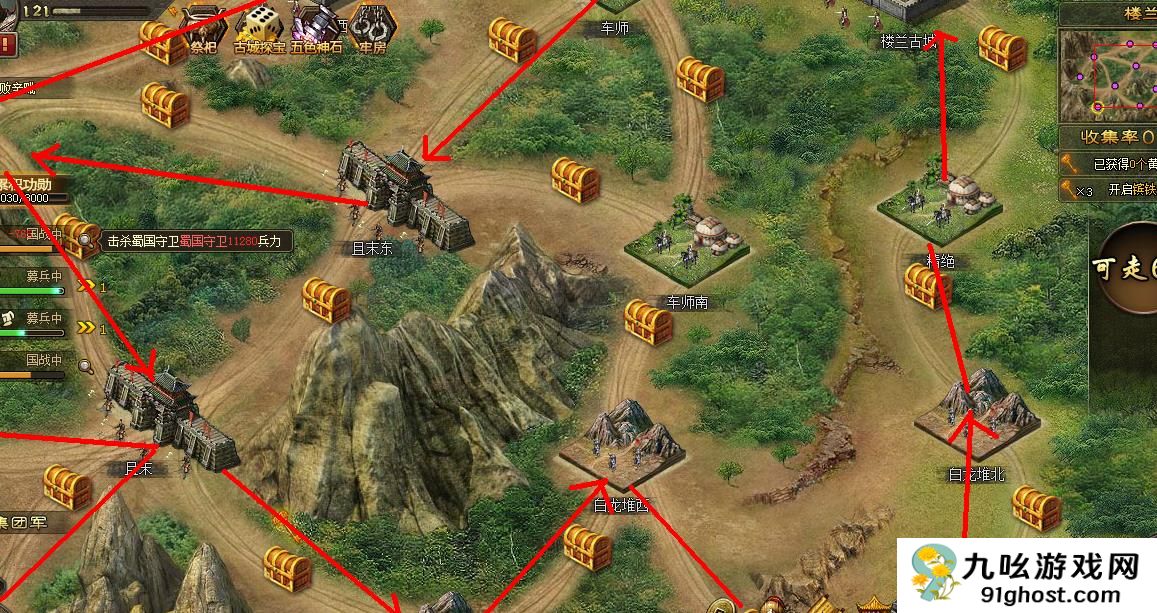This screenshot has height=613, width=1157.
Task: Click the Loulan minimap
Action: coord(1108,72)
